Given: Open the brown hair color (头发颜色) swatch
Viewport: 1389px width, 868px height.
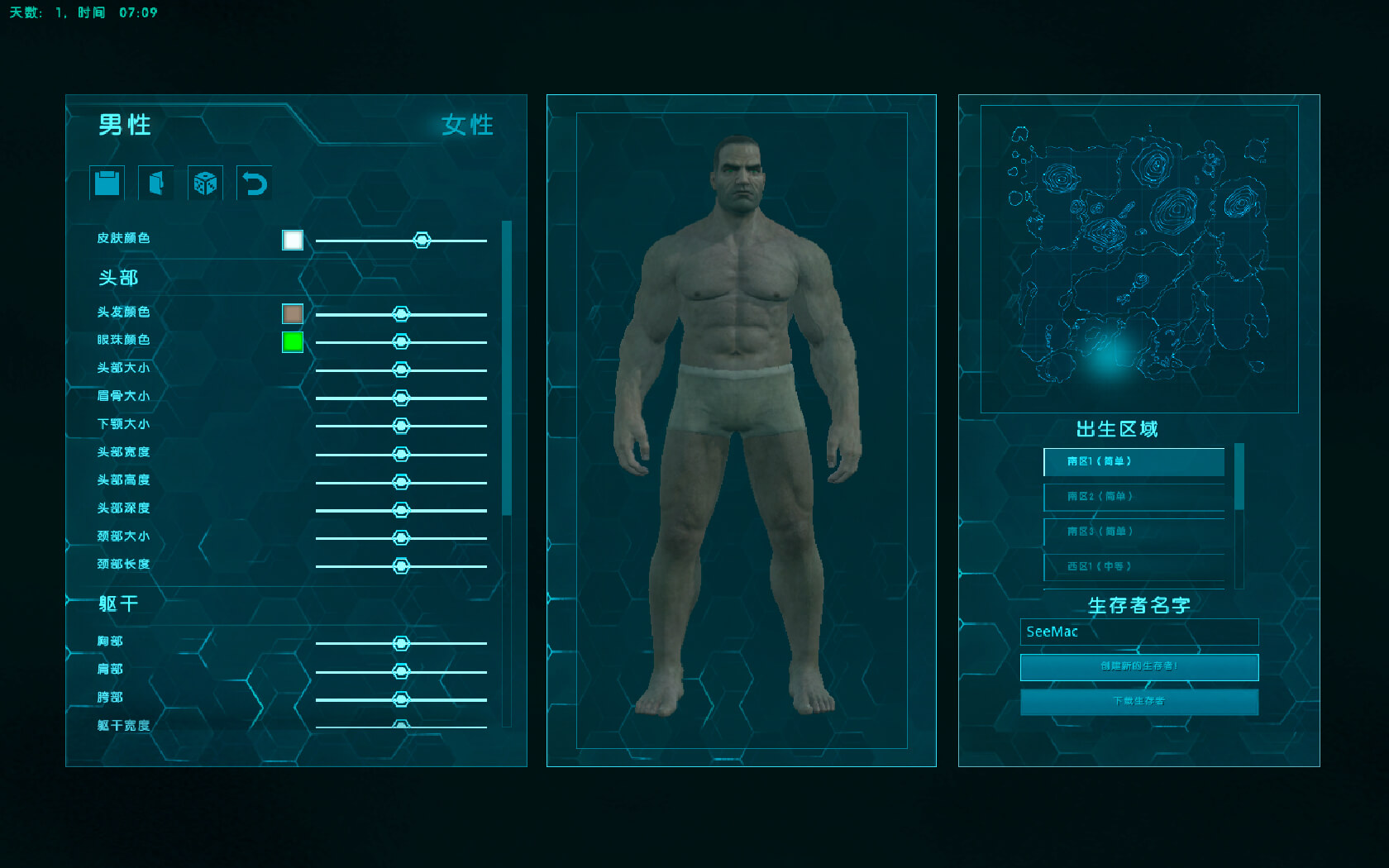Looking at the screenshot, I should pyautogui.click(x=293, y=314).
